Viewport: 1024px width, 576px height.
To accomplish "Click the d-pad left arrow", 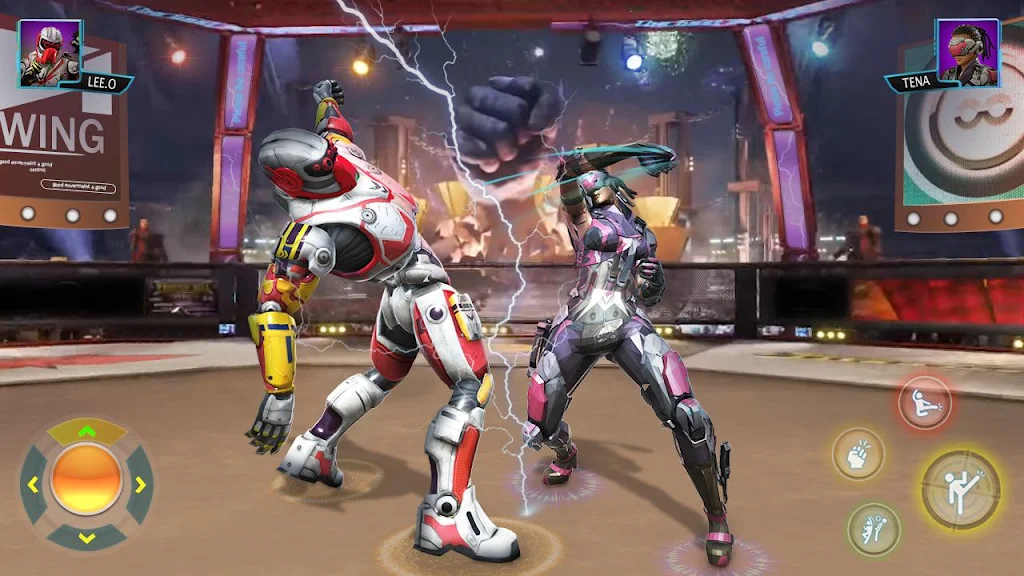I will pyautogui.click(x=33, y=485).
